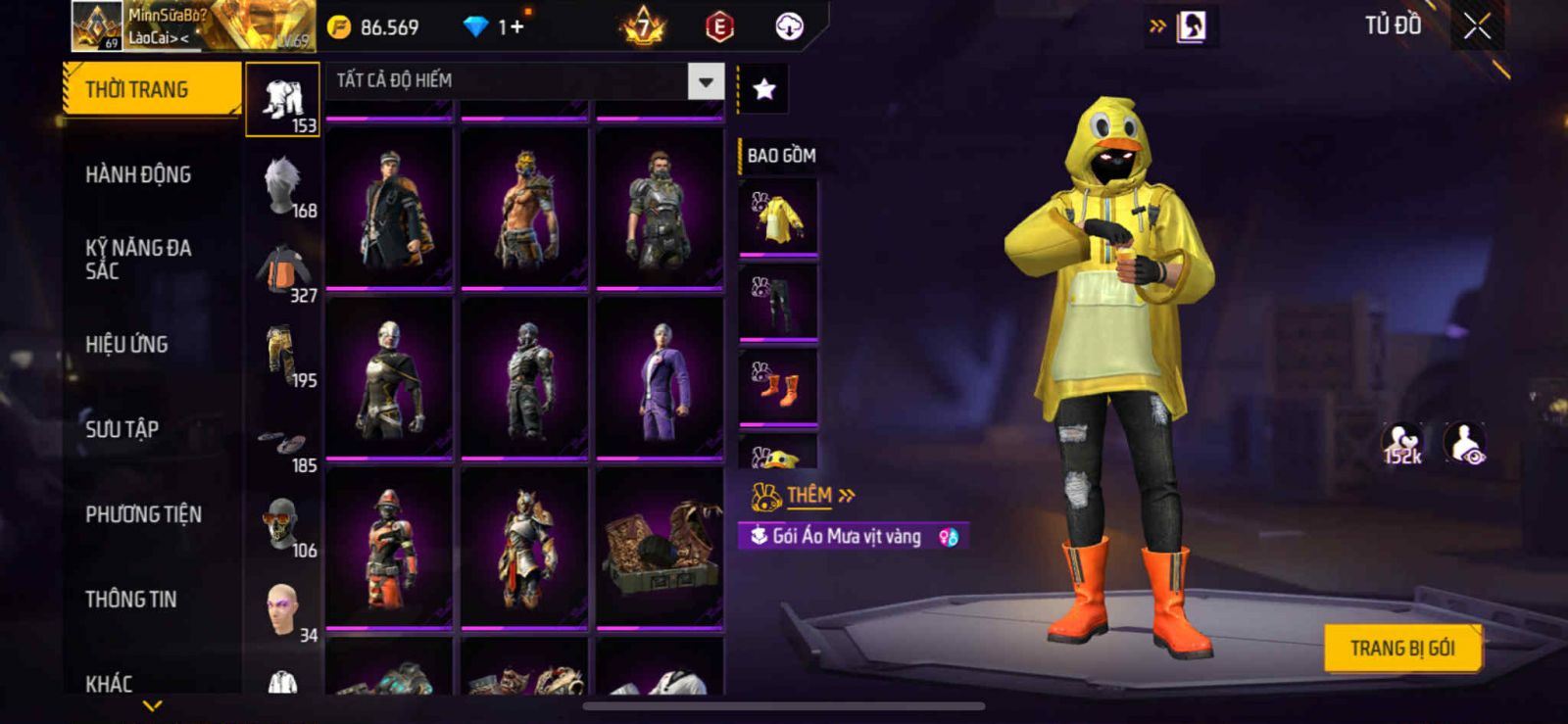
Task: Switch to PHƯƠNG TIỆN category
Action: click(x=143, y=514)
